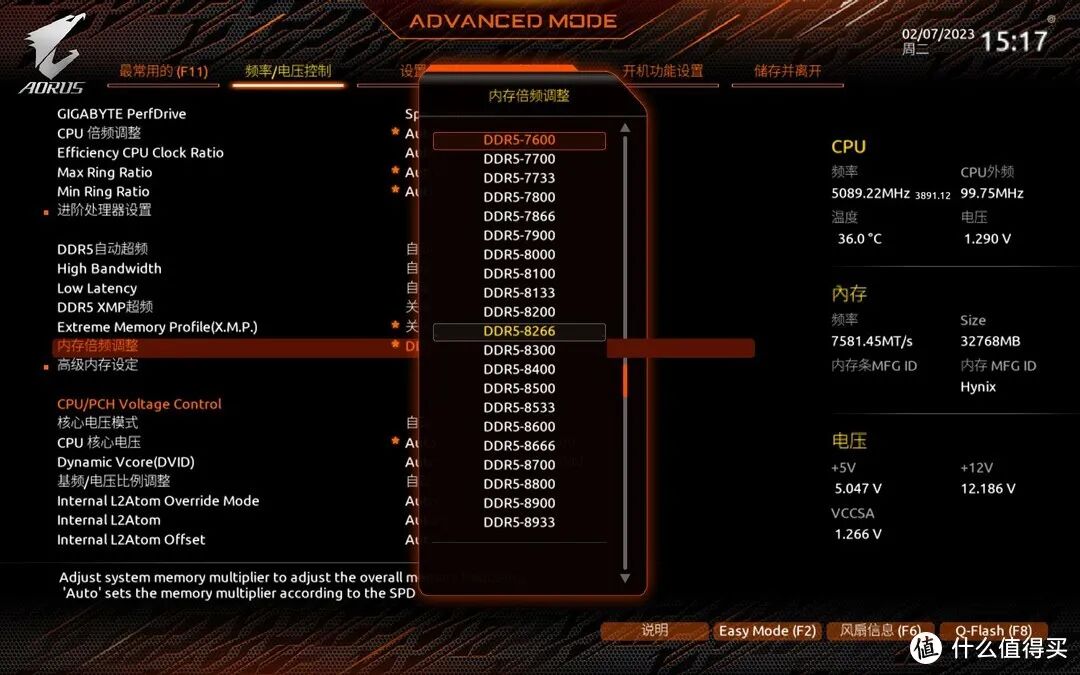Open the 频率/电压控制 tab
This screenshot has width=1080, height=675.
tap(288, 71)
